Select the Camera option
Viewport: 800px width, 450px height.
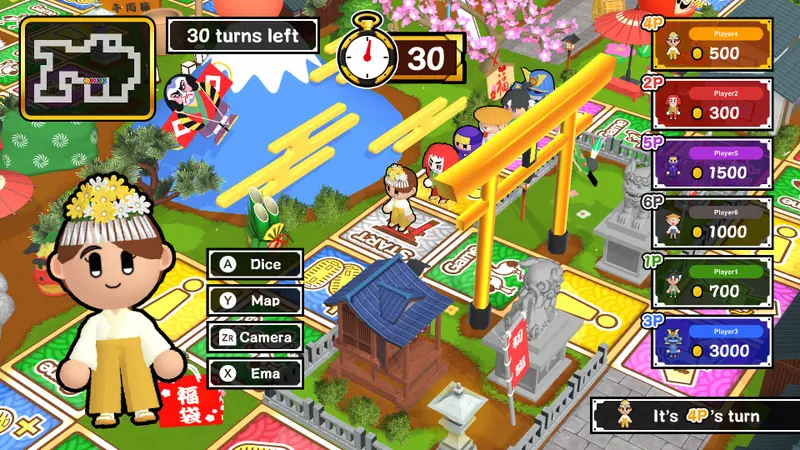click(x=255, y=337)
